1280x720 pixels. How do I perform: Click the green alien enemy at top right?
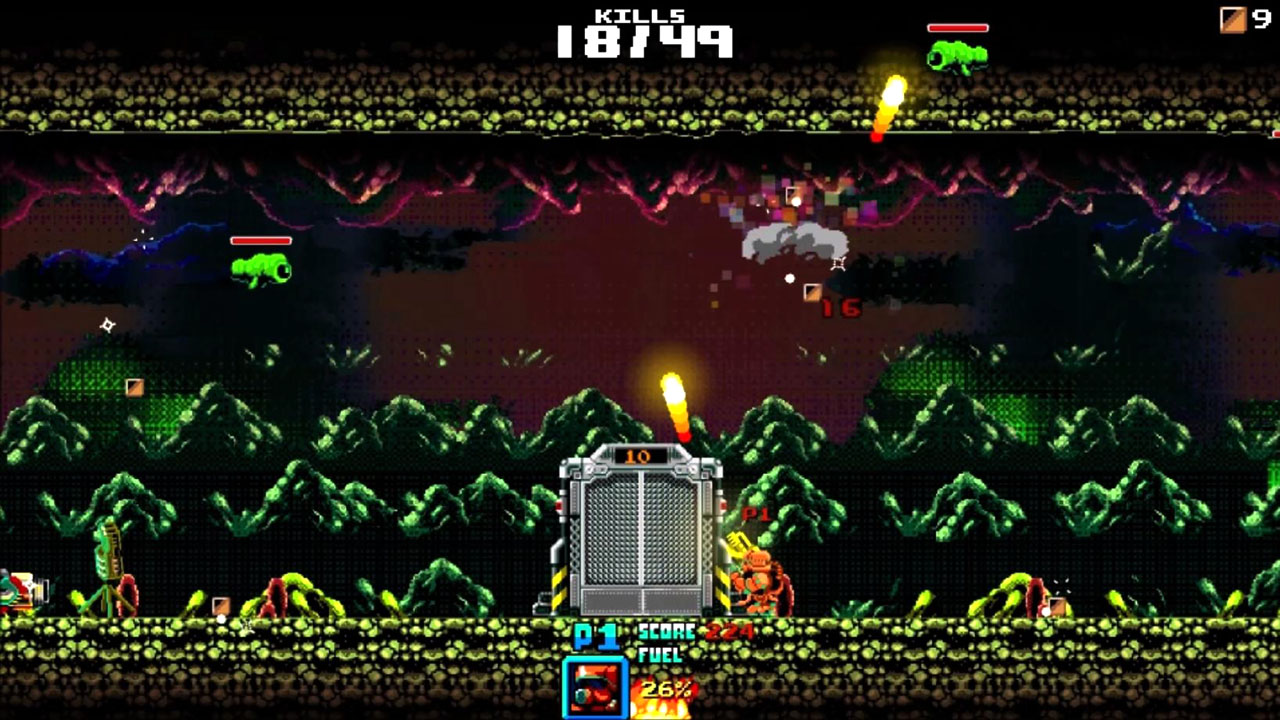(957, 55)
